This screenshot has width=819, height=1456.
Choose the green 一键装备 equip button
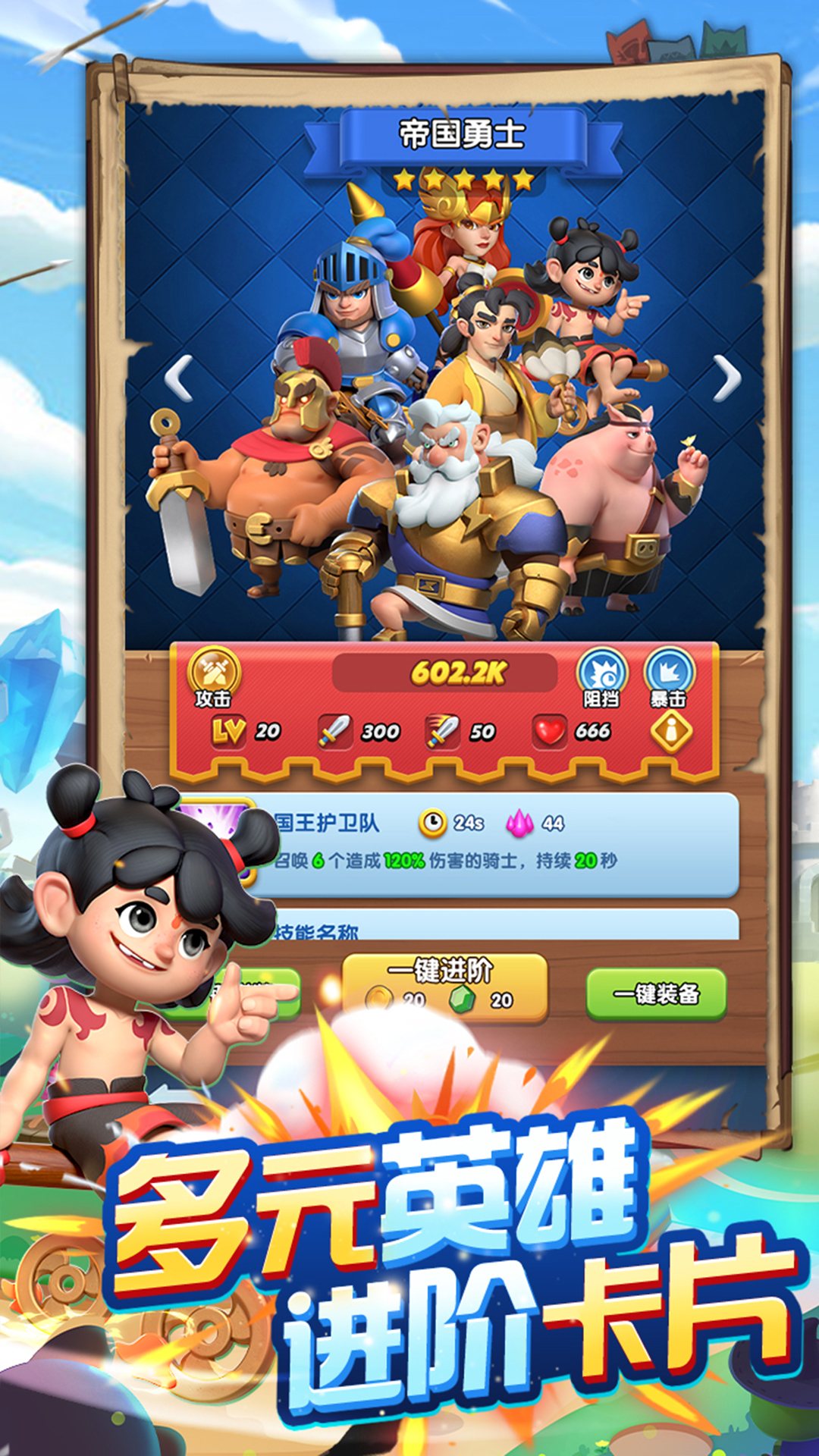(656, 993)
